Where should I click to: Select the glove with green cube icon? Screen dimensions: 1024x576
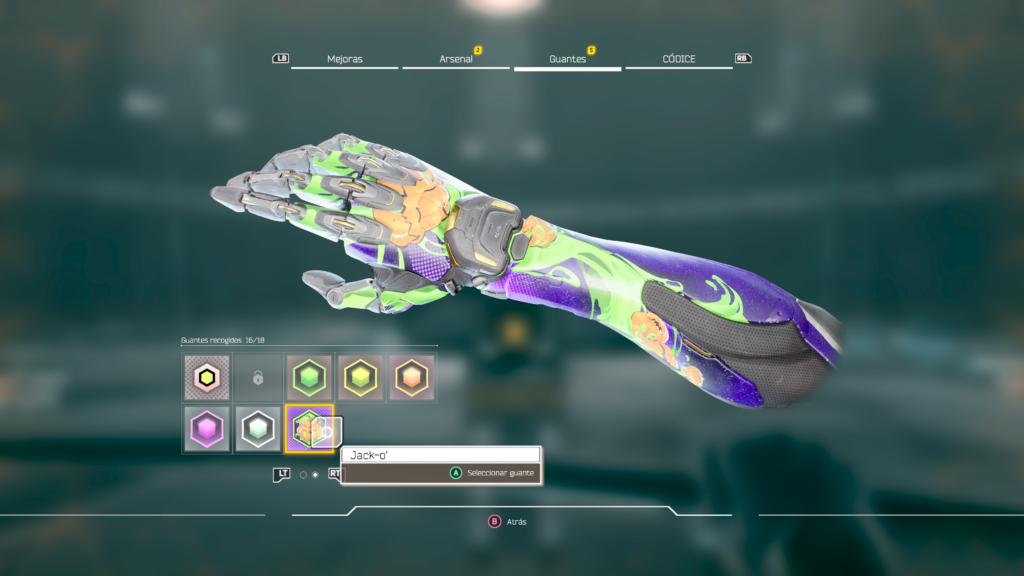coord(309,378)
